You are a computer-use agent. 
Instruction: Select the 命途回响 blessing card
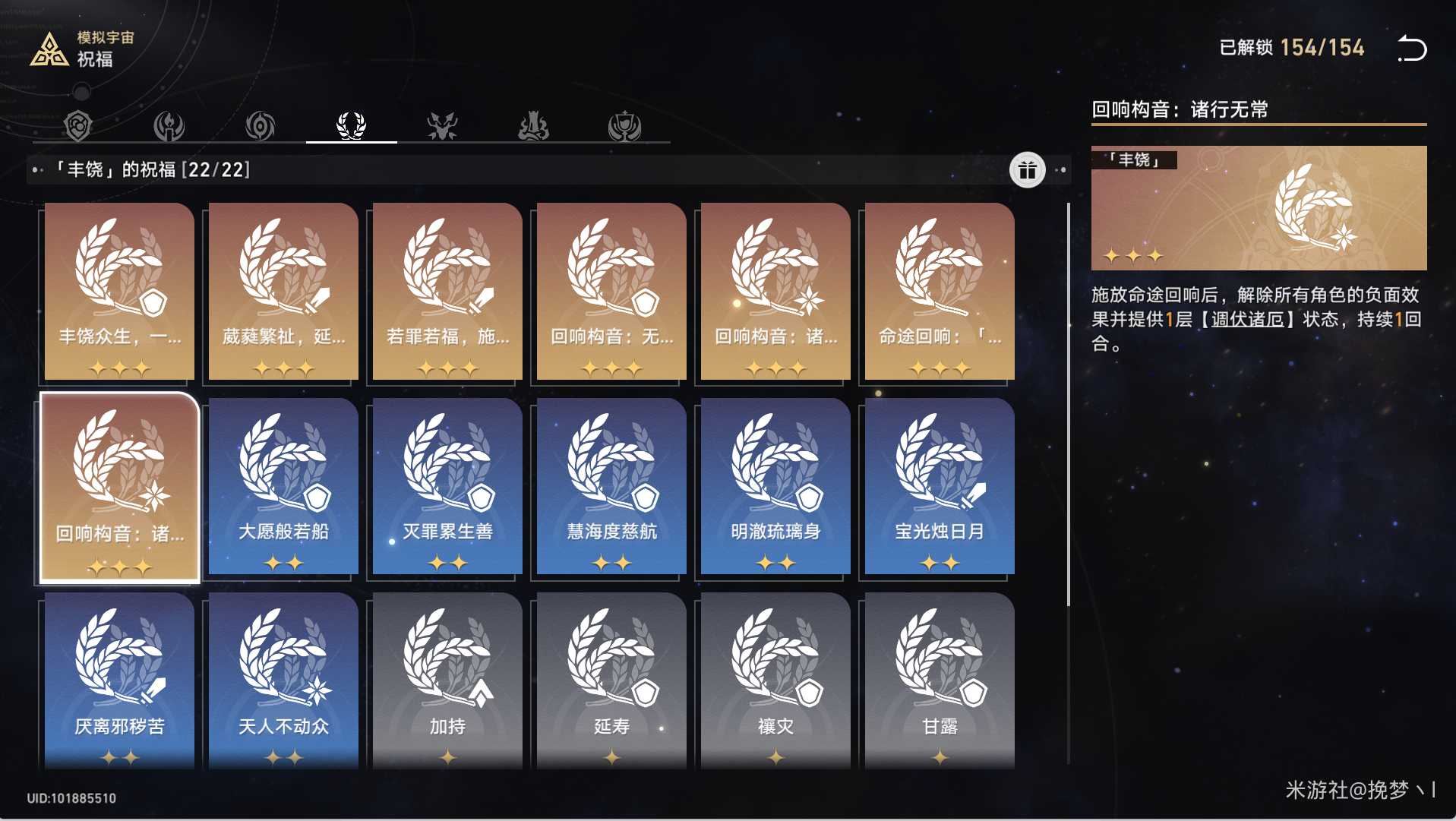(x=940, y=291)
